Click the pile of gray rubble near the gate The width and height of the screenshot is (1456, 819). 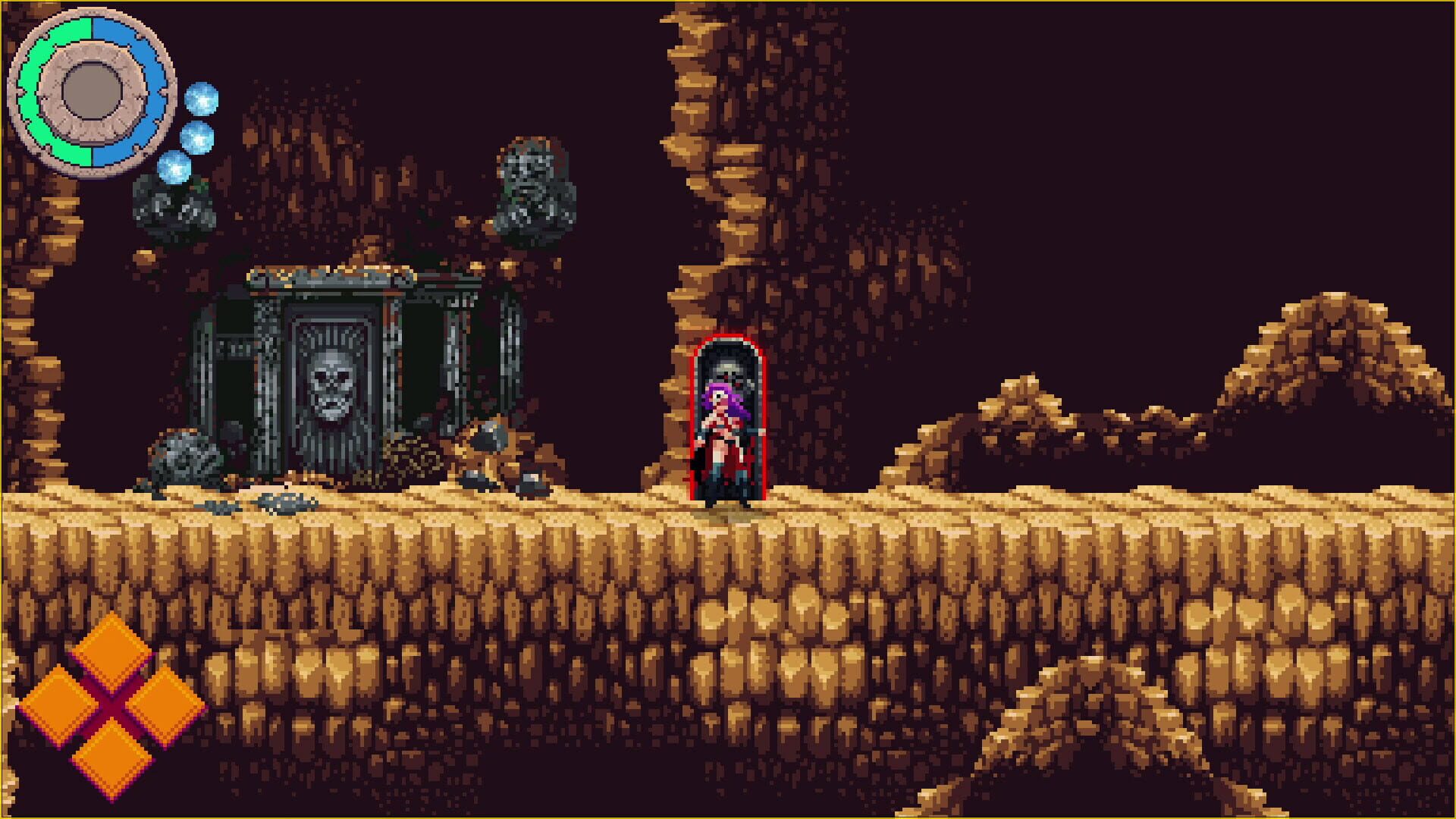pos(182,455)
